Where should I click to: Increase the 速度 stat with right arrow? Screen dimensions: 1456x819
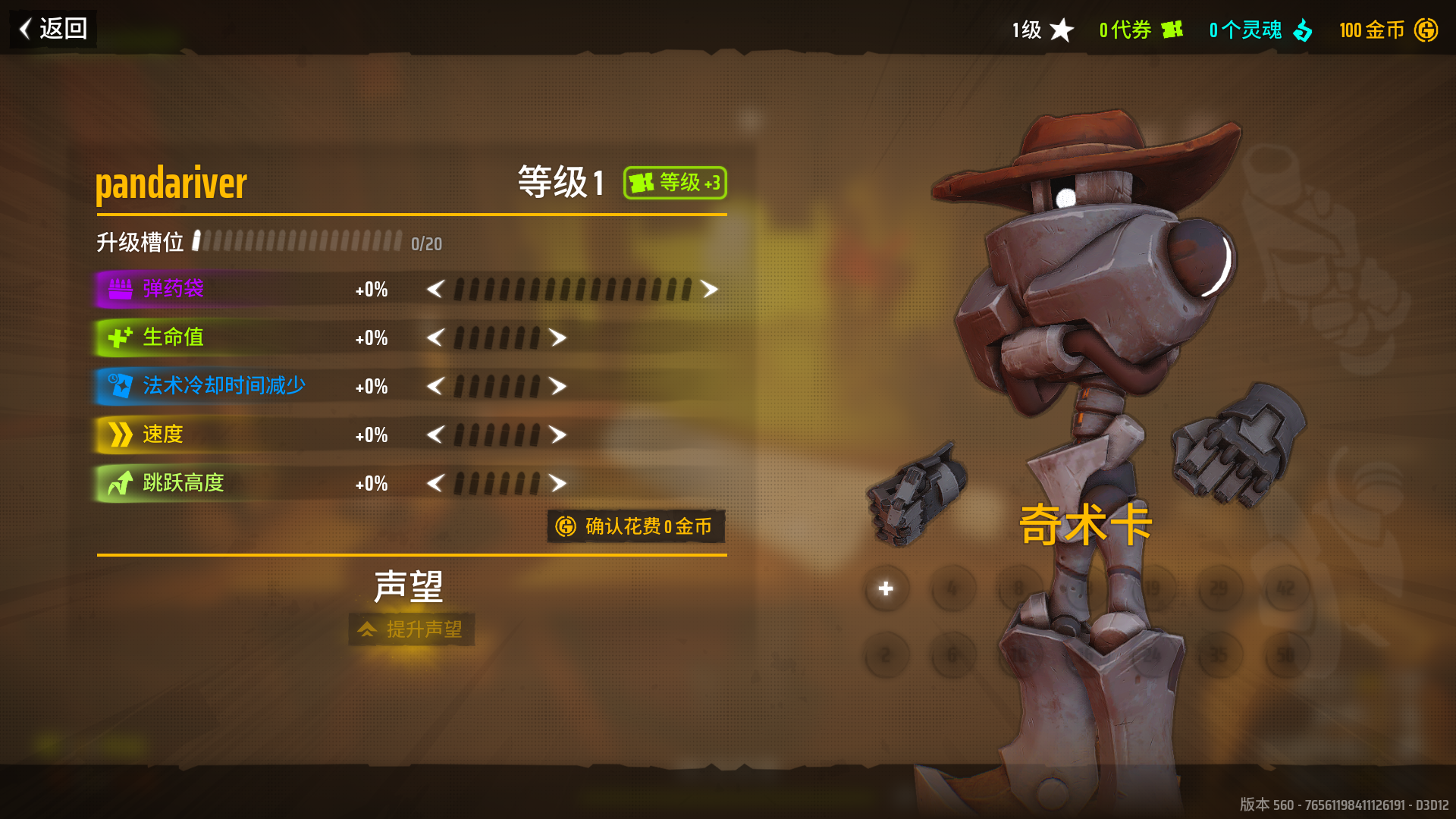coord(557,435)
